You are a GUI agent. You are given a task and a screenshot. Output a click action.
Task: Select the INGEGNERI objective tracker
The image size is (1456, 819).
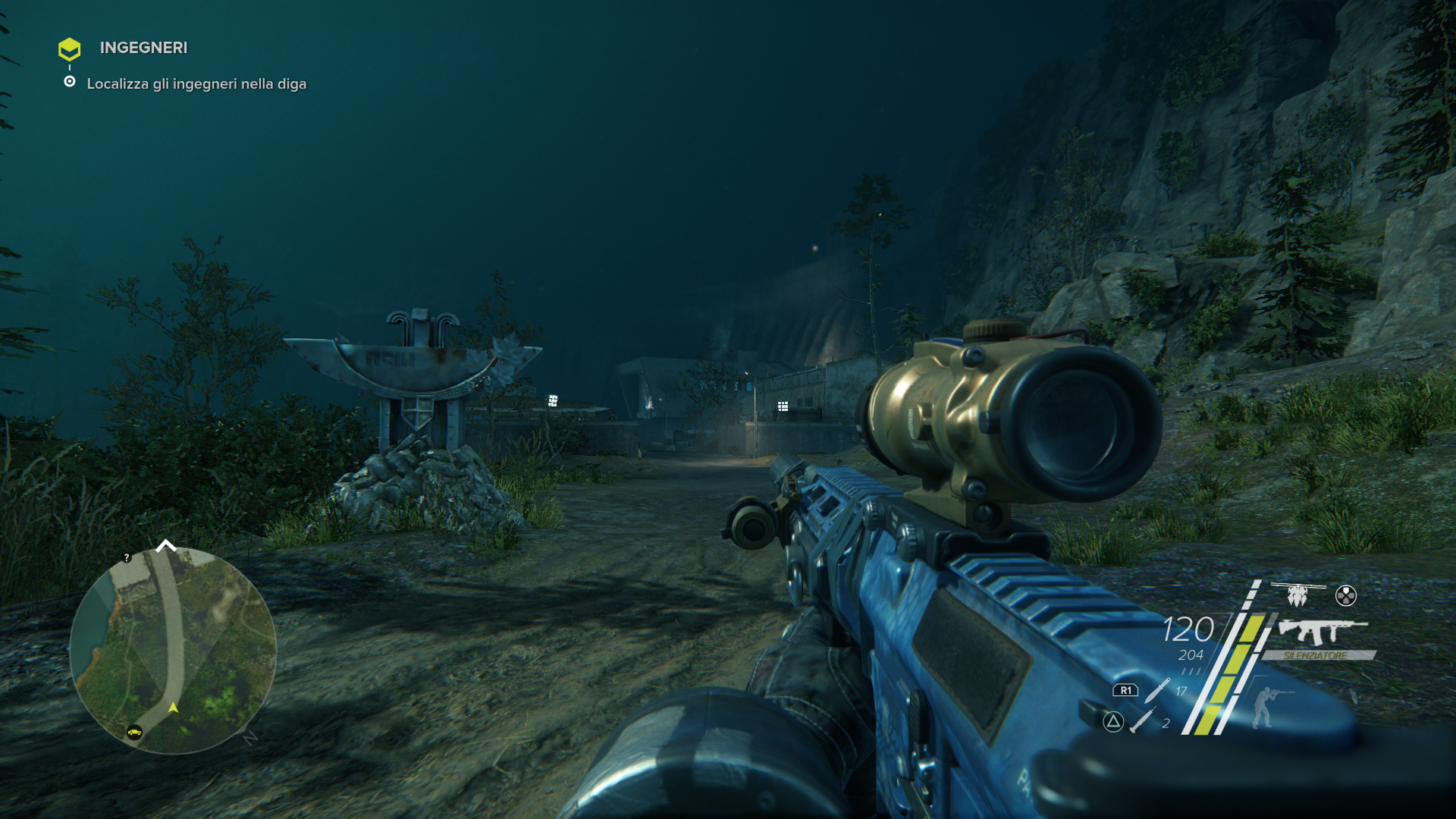tap(143, 48)
